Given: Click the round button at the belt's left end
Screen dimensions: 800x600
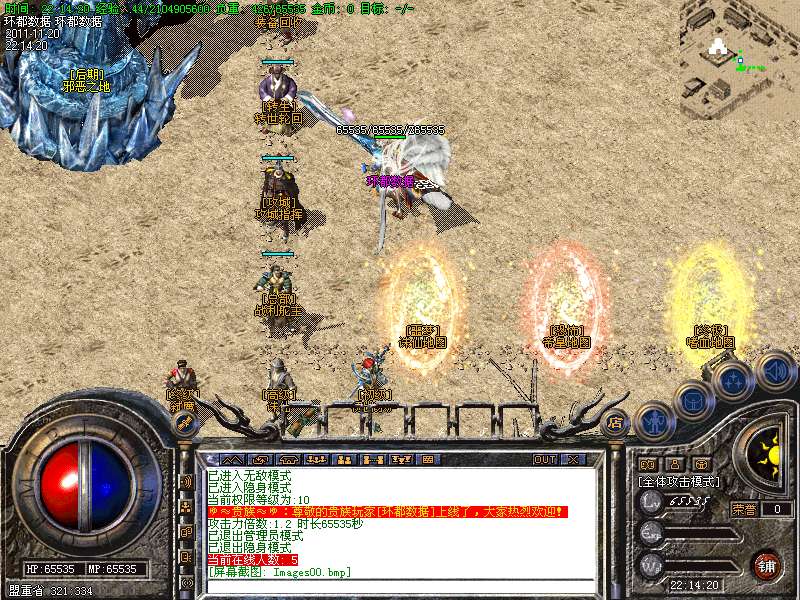Looking at the screenshot, I should 184,422.
